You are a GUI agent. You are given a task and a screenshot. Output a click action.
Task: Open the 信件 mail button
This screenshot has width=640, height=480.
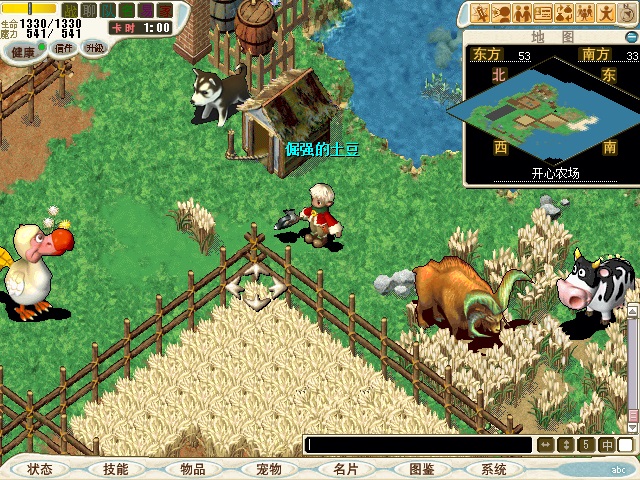(x=63, y=48)
